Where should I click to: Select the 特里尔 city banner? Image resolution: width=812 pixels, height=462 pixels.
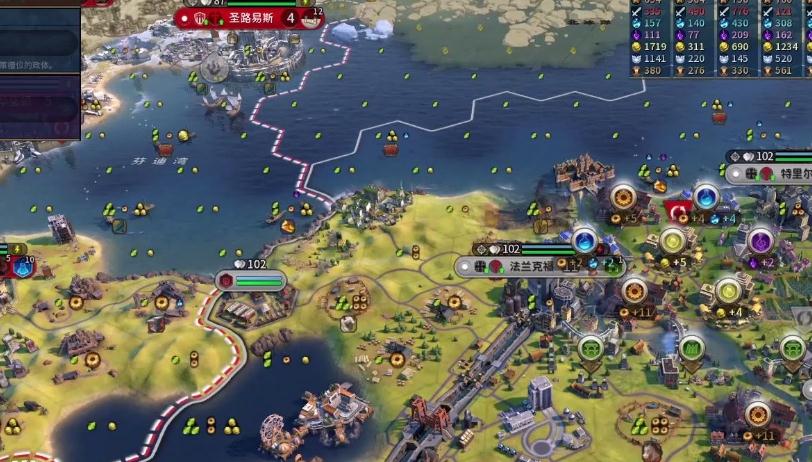coord(791,174)
